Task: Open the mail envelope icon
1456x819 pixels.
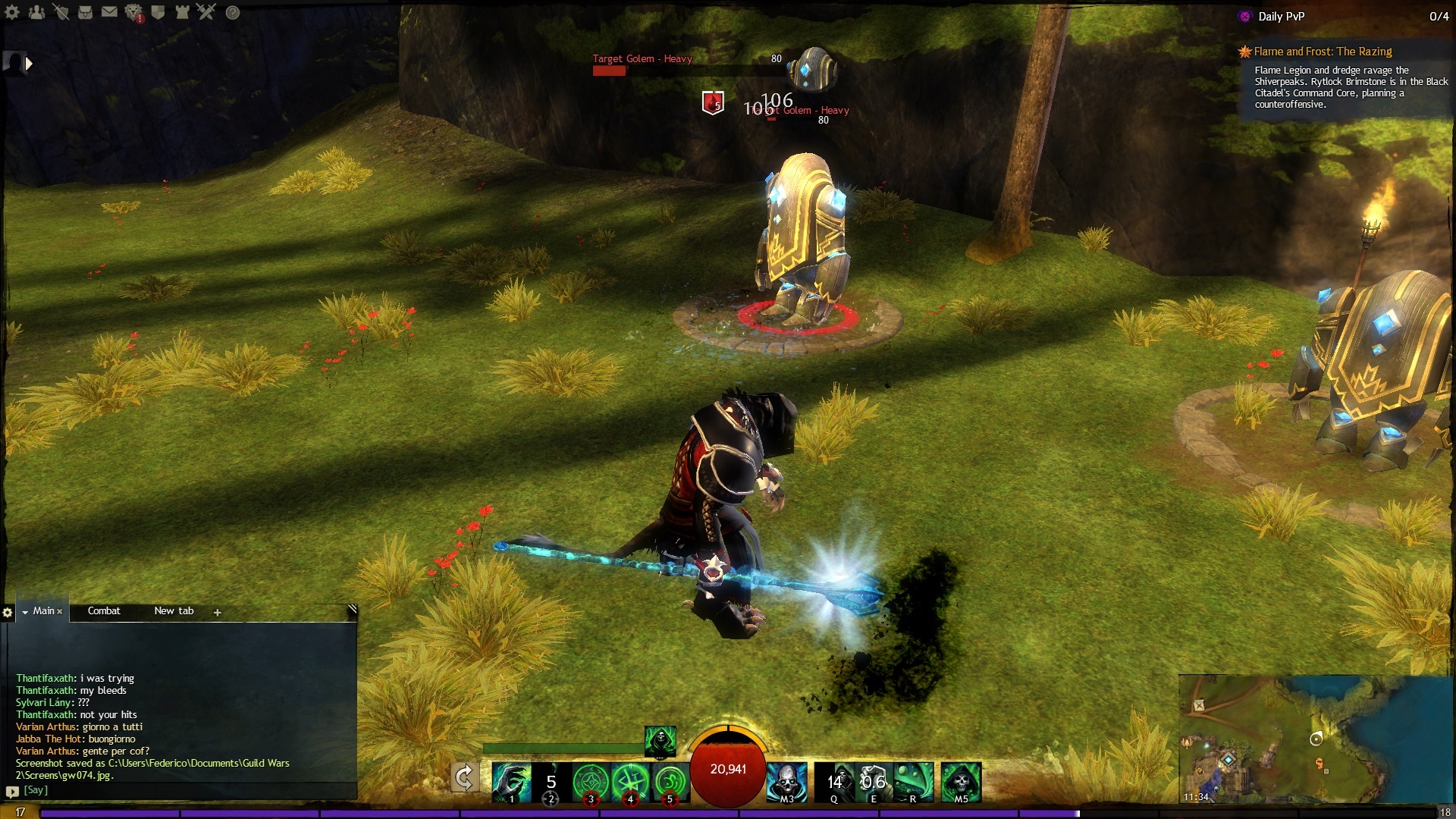Action: coord(109,12)
